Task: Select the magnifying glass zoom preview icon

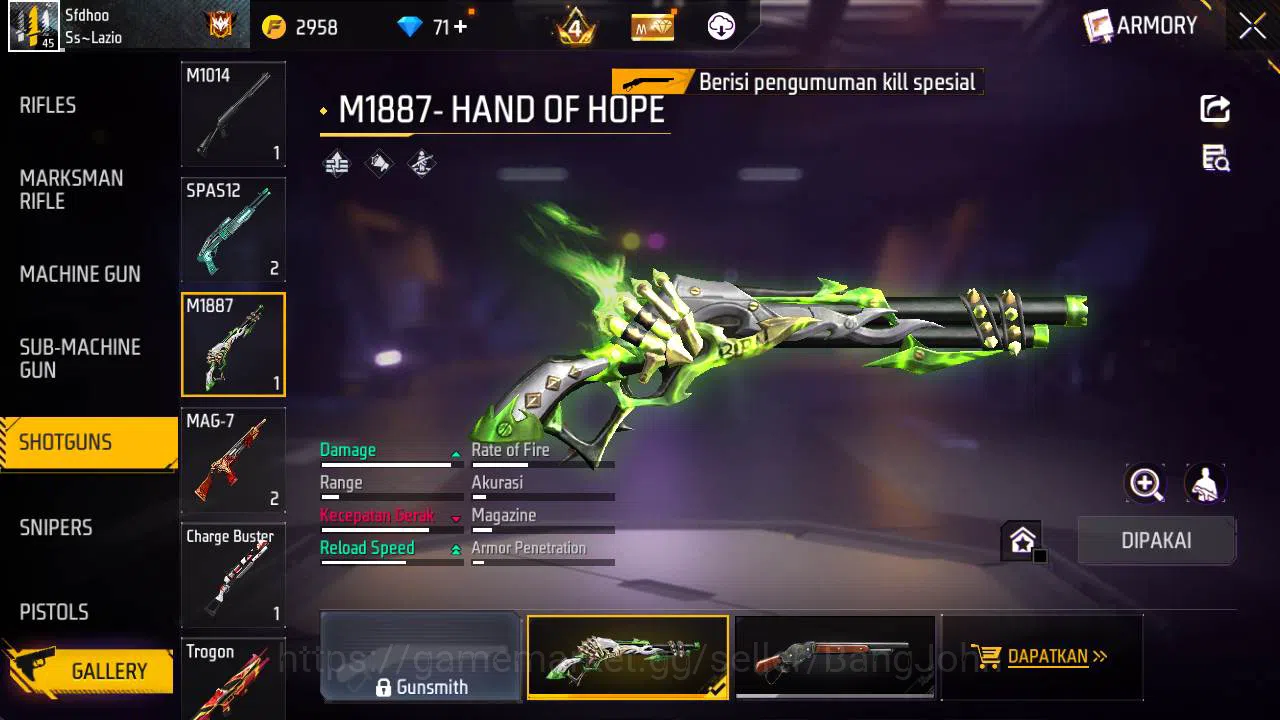Action: [x=1146, y=483]
